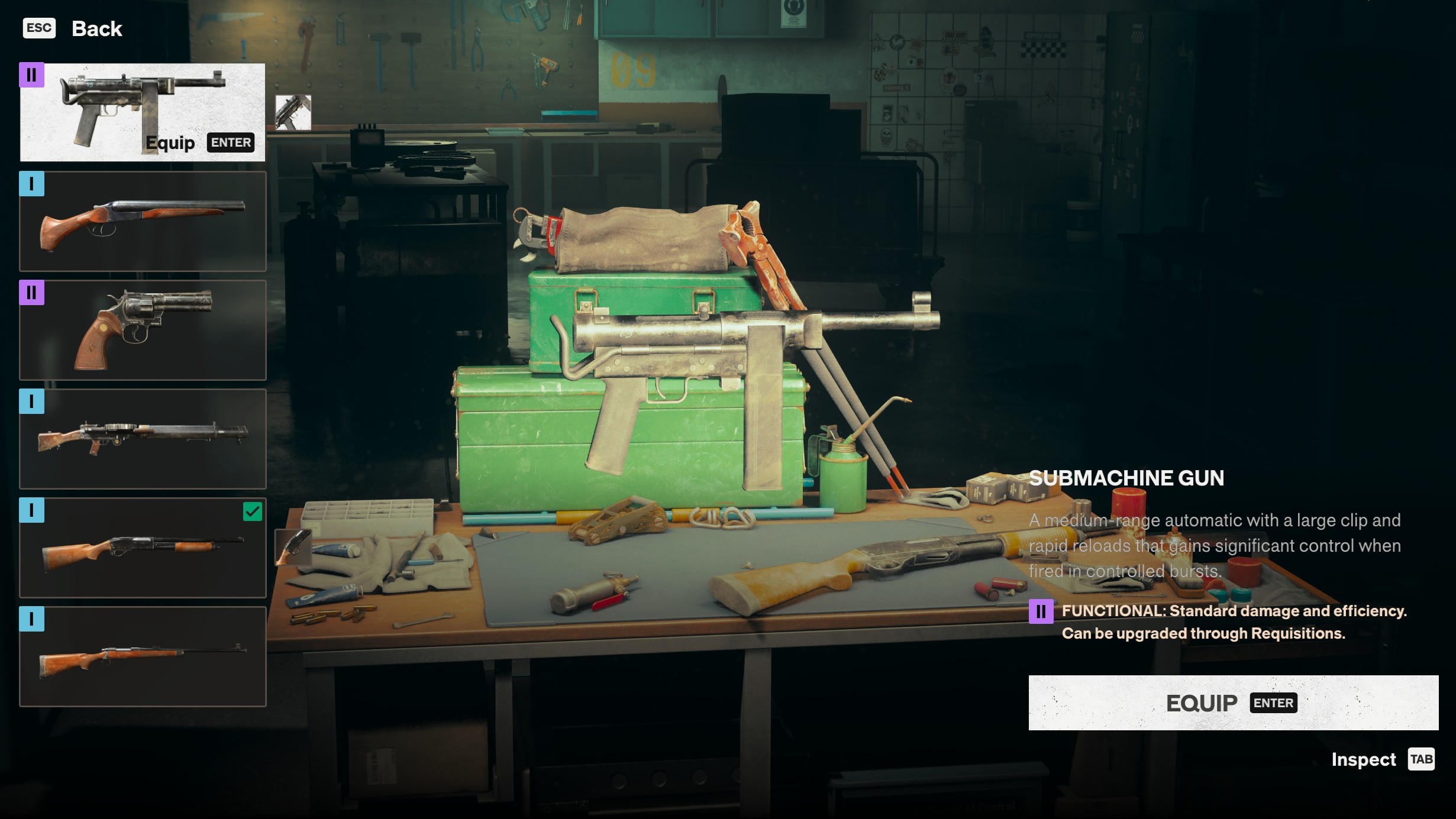This screenshot has height=819, width=1456.
Task: Activate the Inspect option
Action: click(1364, 759)
